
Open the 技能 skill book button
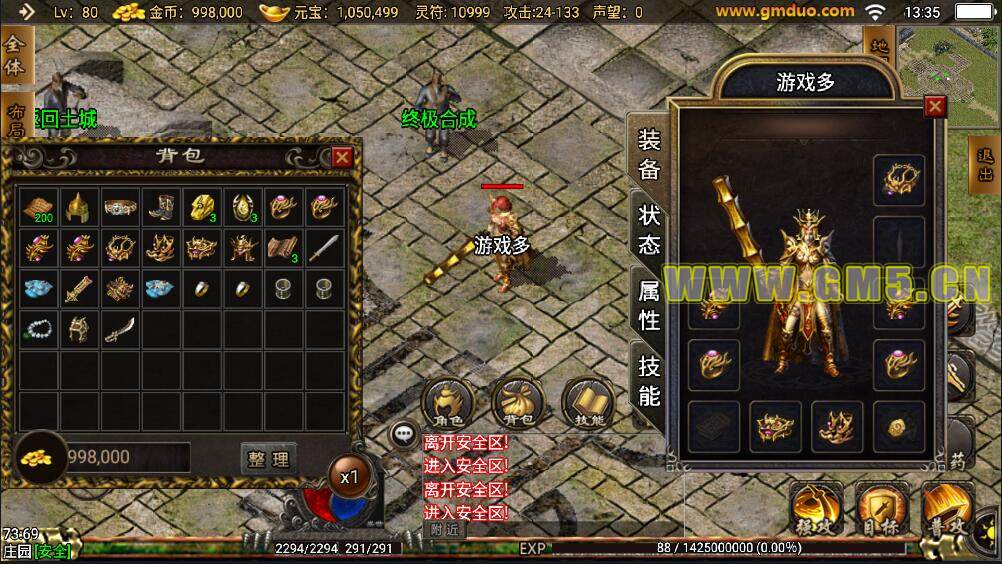(x=588, y=403)
